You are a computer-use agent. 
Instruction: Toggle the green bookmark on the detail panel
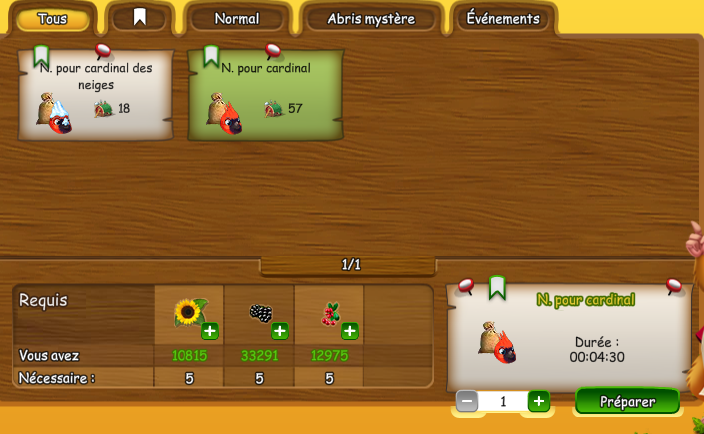(x=497, y=288)
